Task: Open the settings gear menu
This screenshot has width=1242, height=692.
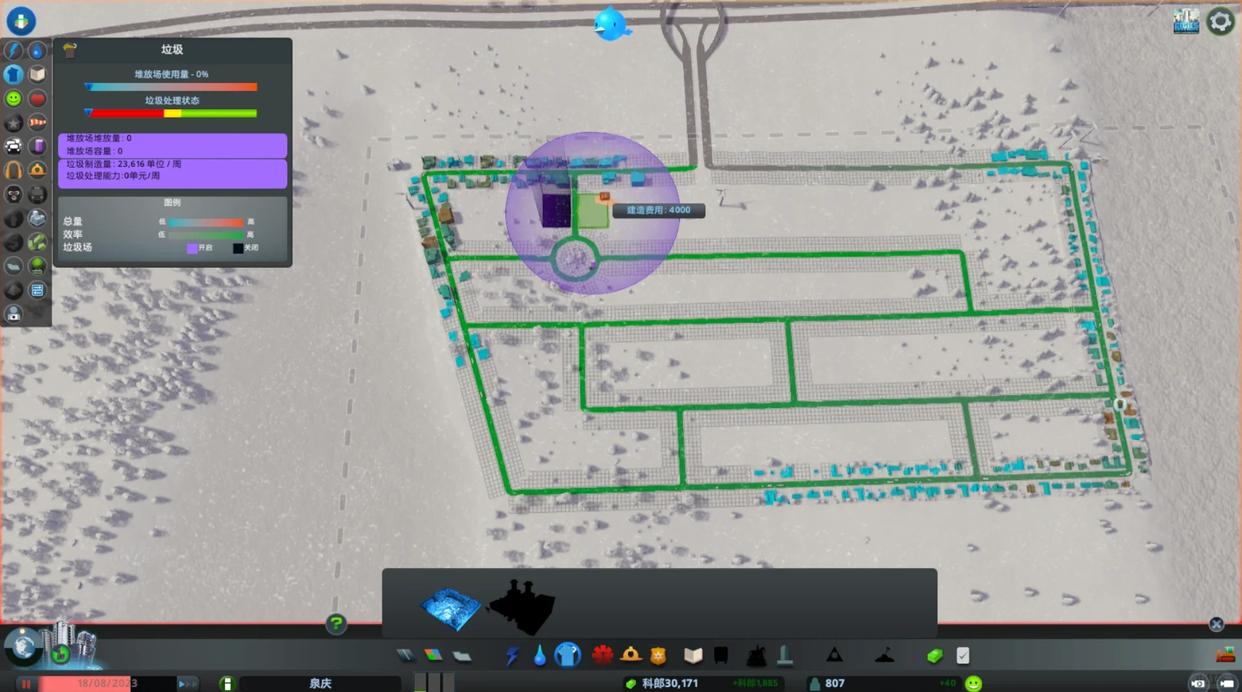Action: (x=1220, y=21)
